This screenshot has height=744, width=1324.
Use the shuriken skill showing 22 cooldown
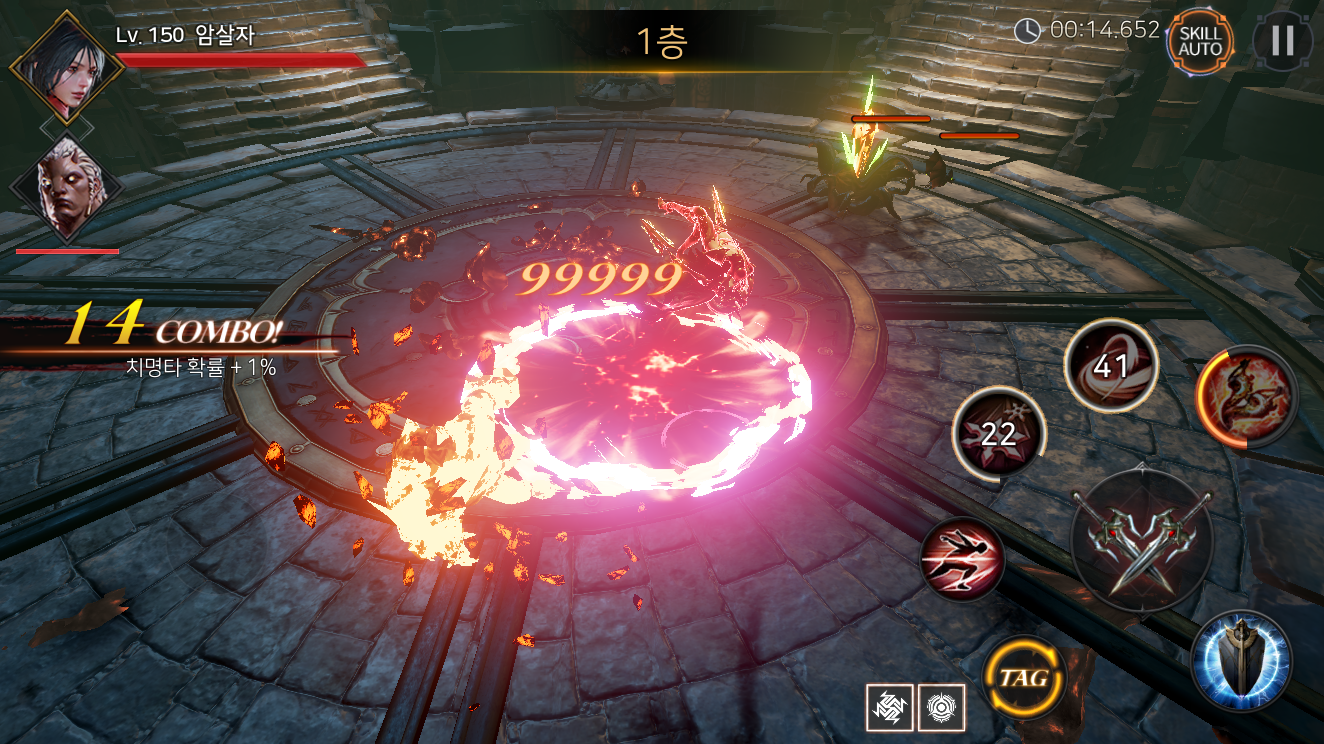tap(998, 433)
